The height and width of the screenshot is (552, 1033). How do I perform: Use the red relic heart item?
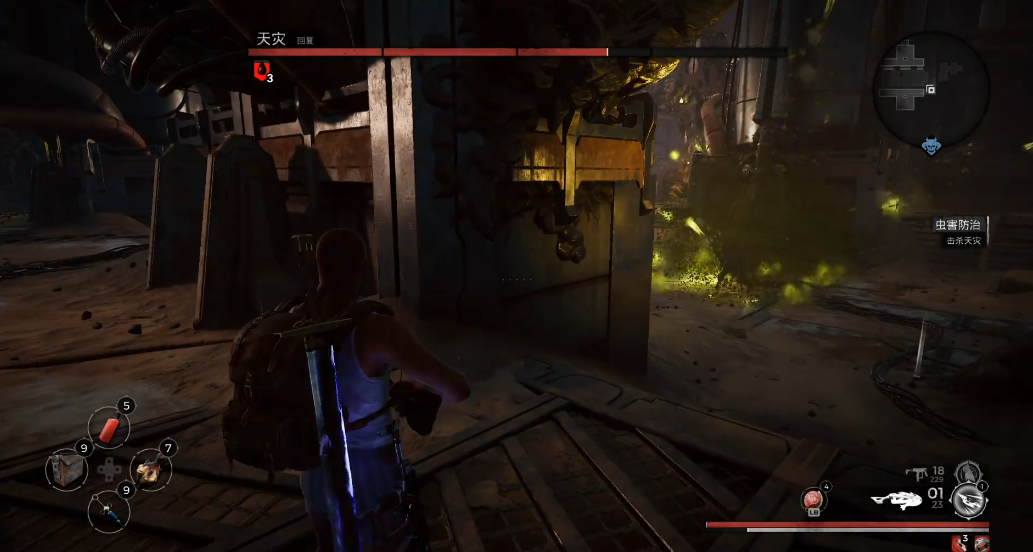click(813, 499)
